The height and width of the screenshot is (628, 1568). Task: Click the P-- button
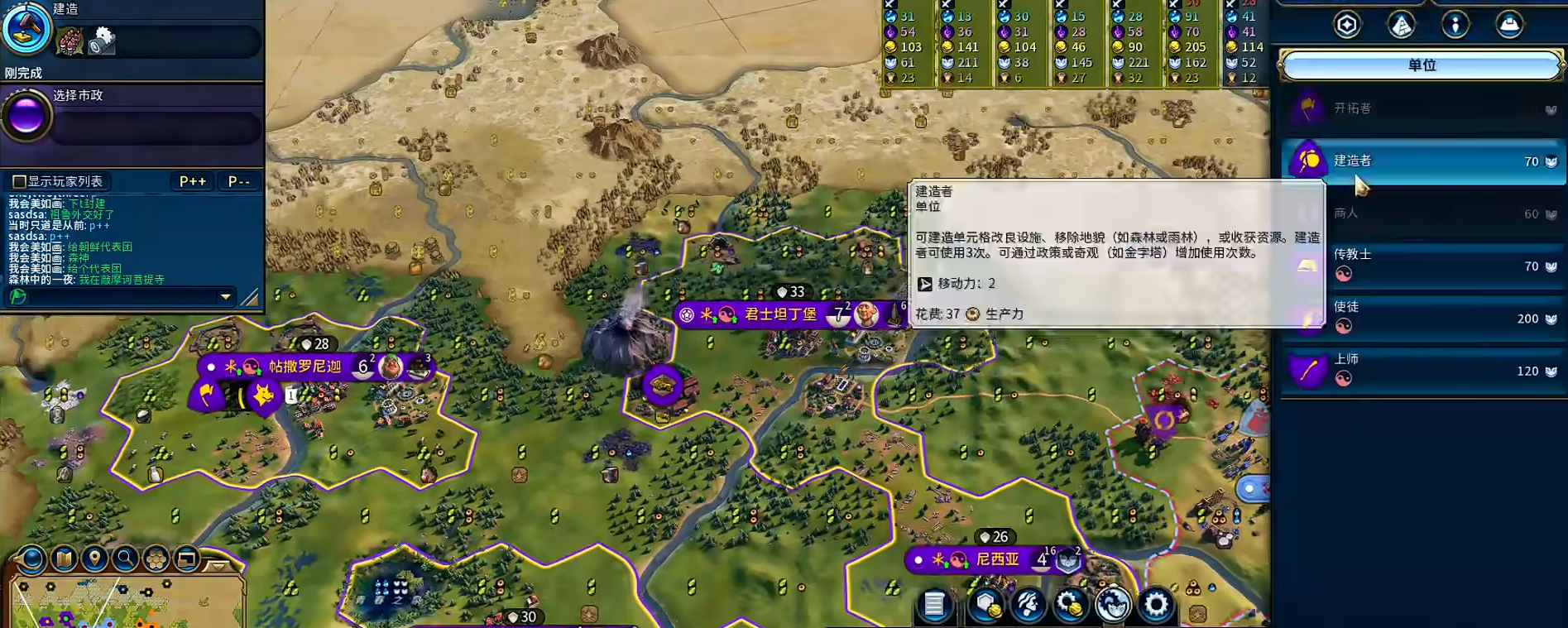coord(238,181)
